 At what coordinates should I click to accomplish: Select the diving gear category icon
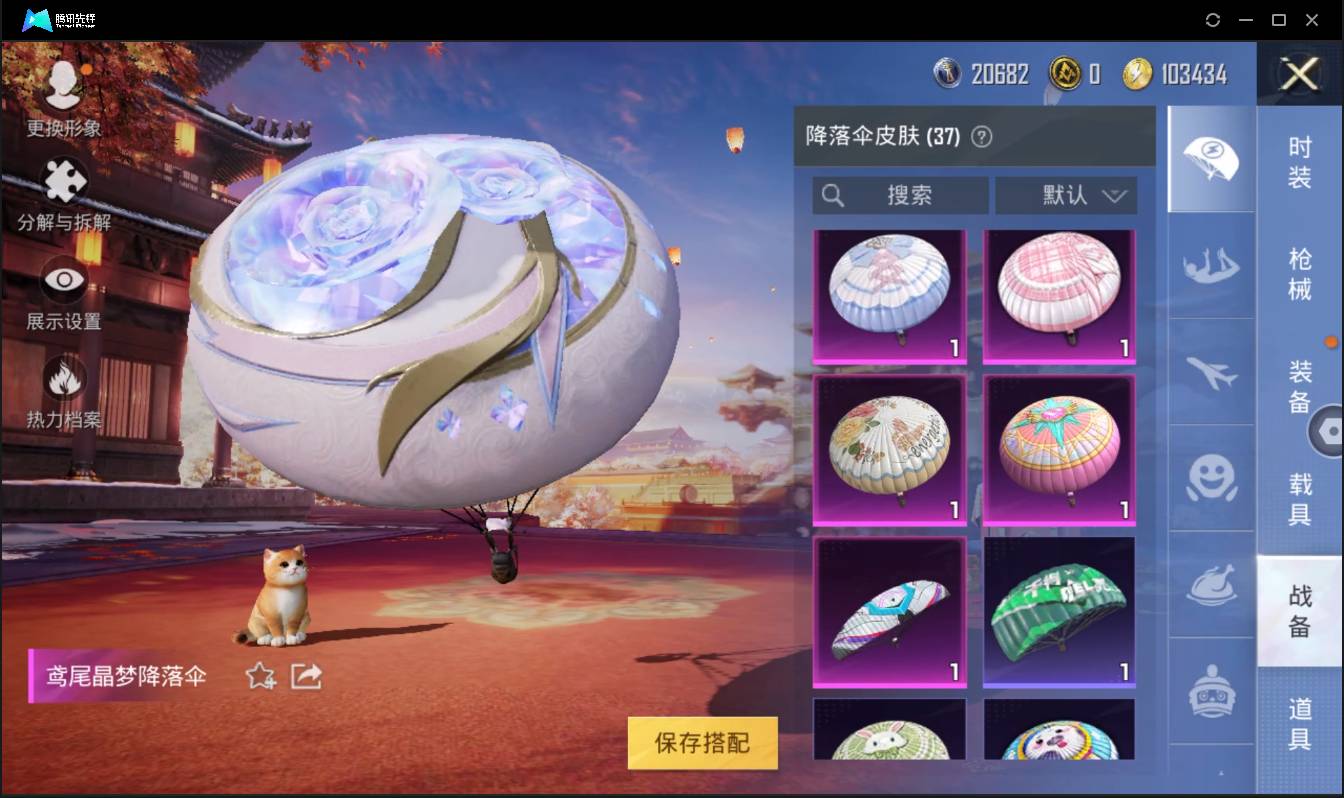point(1210,267)
